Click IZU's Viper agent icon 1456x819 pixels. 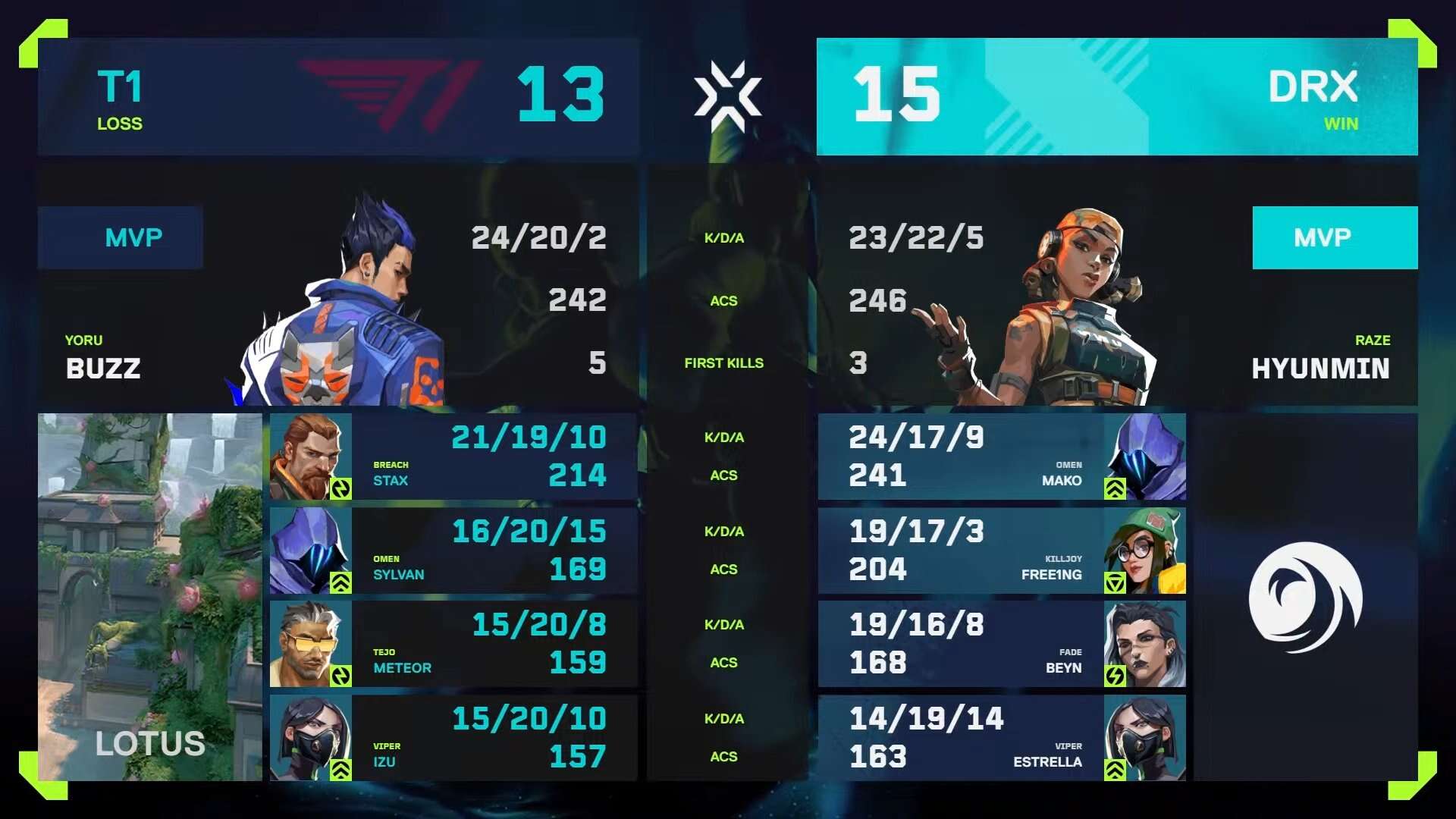[x=310, y=737]
